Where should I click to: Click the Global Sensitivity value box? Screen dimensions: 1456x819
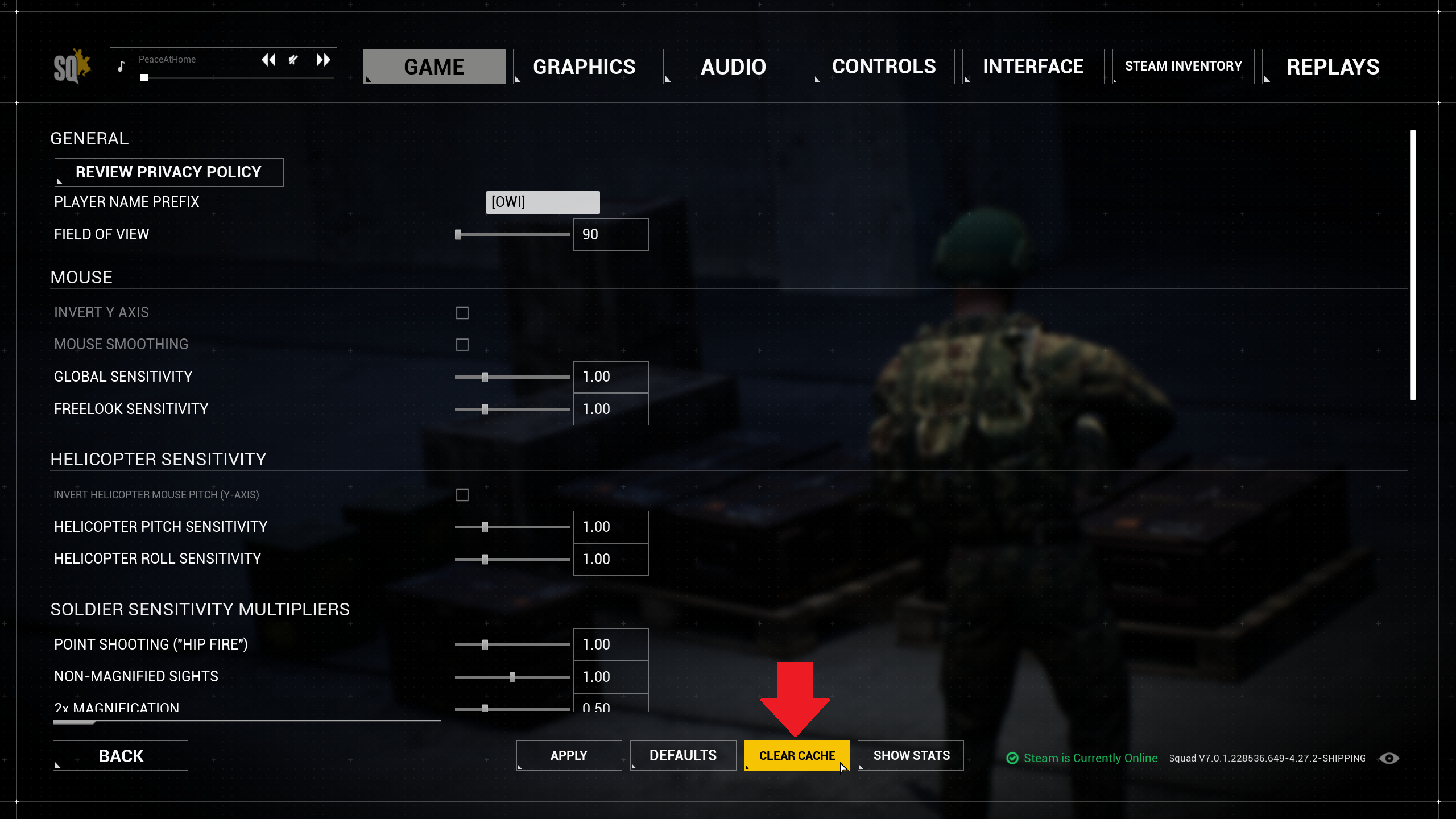click(610, 377)
